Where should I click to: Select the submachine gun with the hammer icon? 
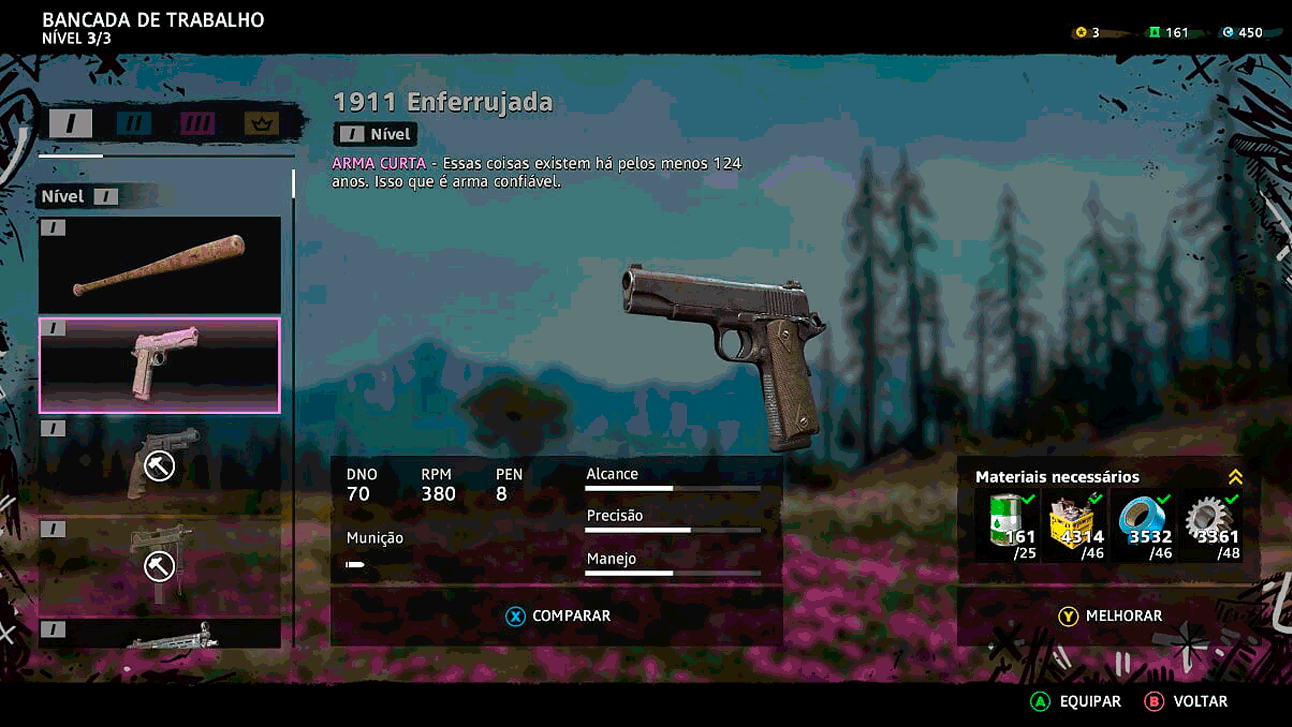tap(160, 564)
